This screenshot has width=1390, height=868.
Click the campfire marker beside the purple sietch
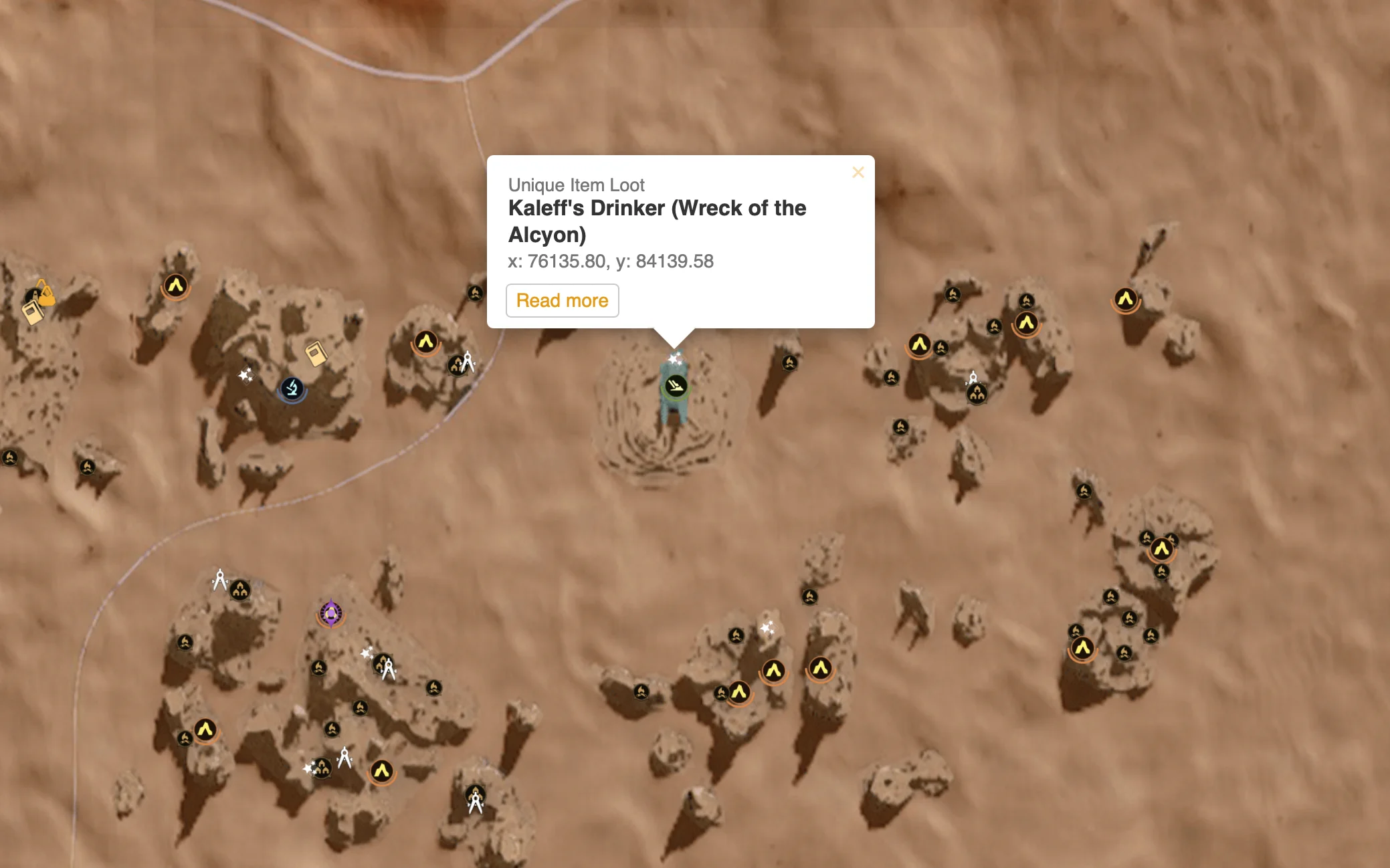(319, 669)
